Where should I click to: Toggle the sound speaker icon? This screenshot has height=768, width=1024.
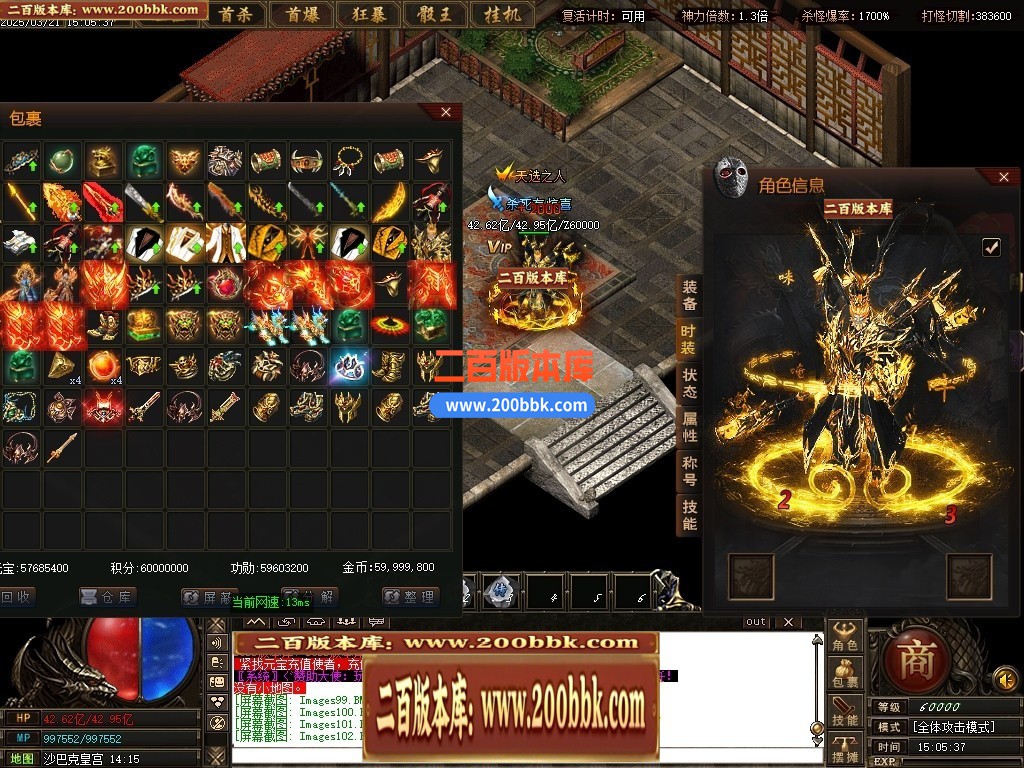1005,682
